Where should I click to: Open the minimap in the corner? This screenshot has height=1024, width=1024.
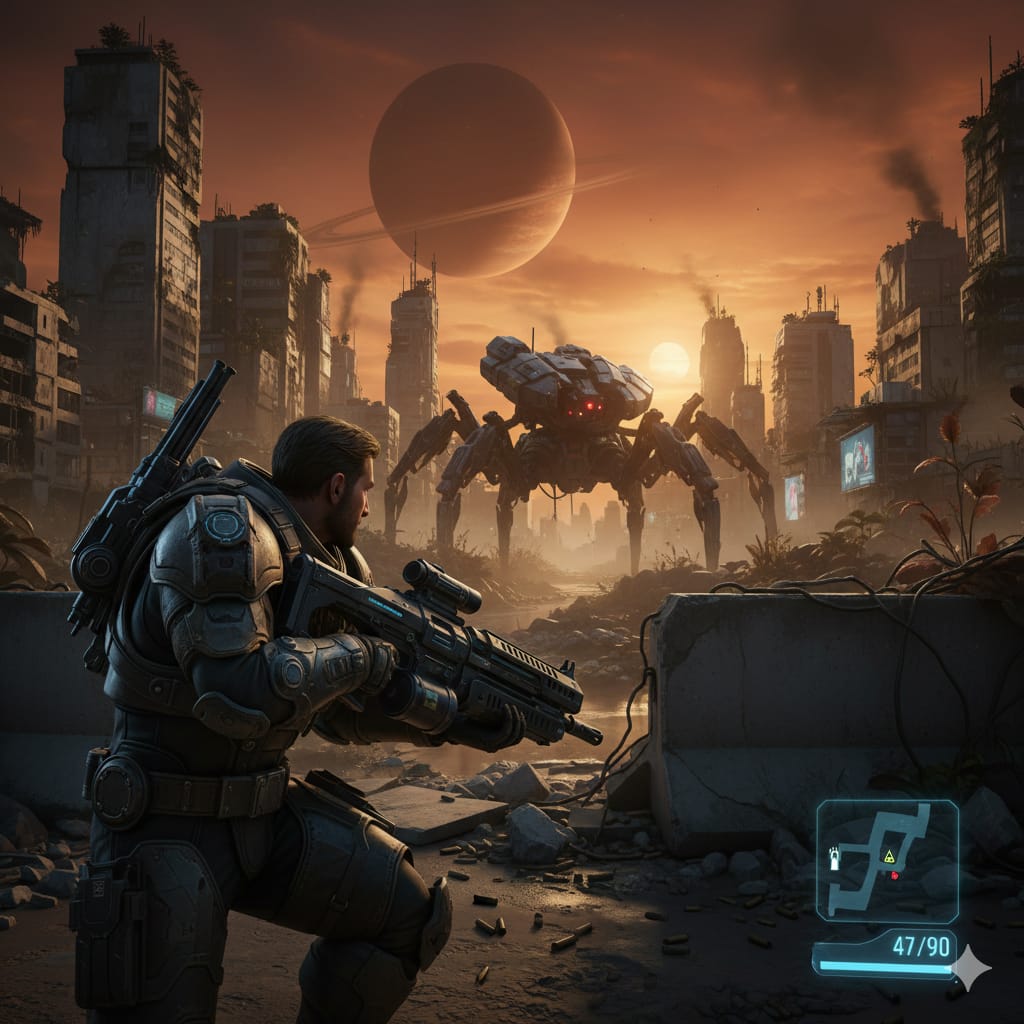click(887, 859)
